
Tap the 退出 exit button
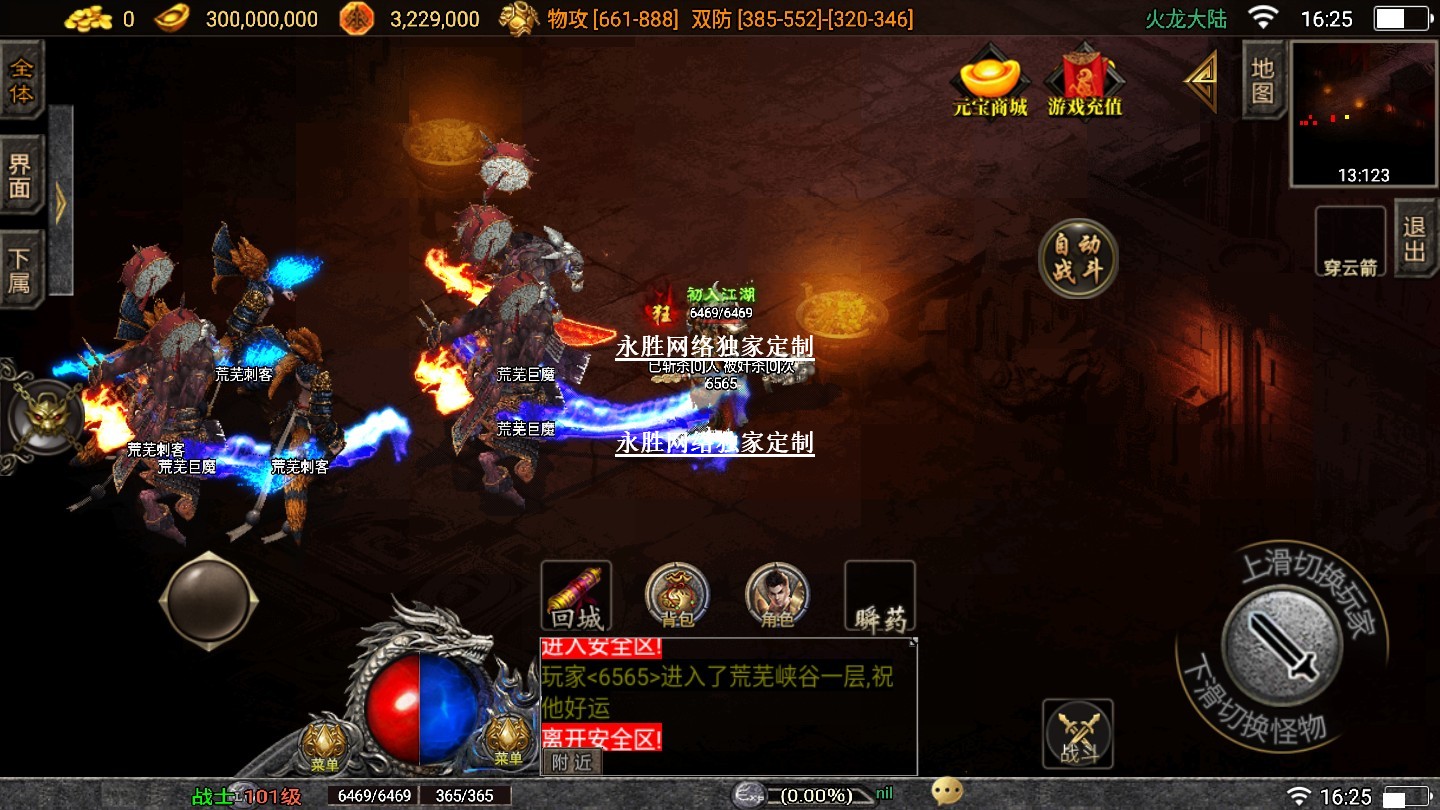click(x=1414, y=240)
